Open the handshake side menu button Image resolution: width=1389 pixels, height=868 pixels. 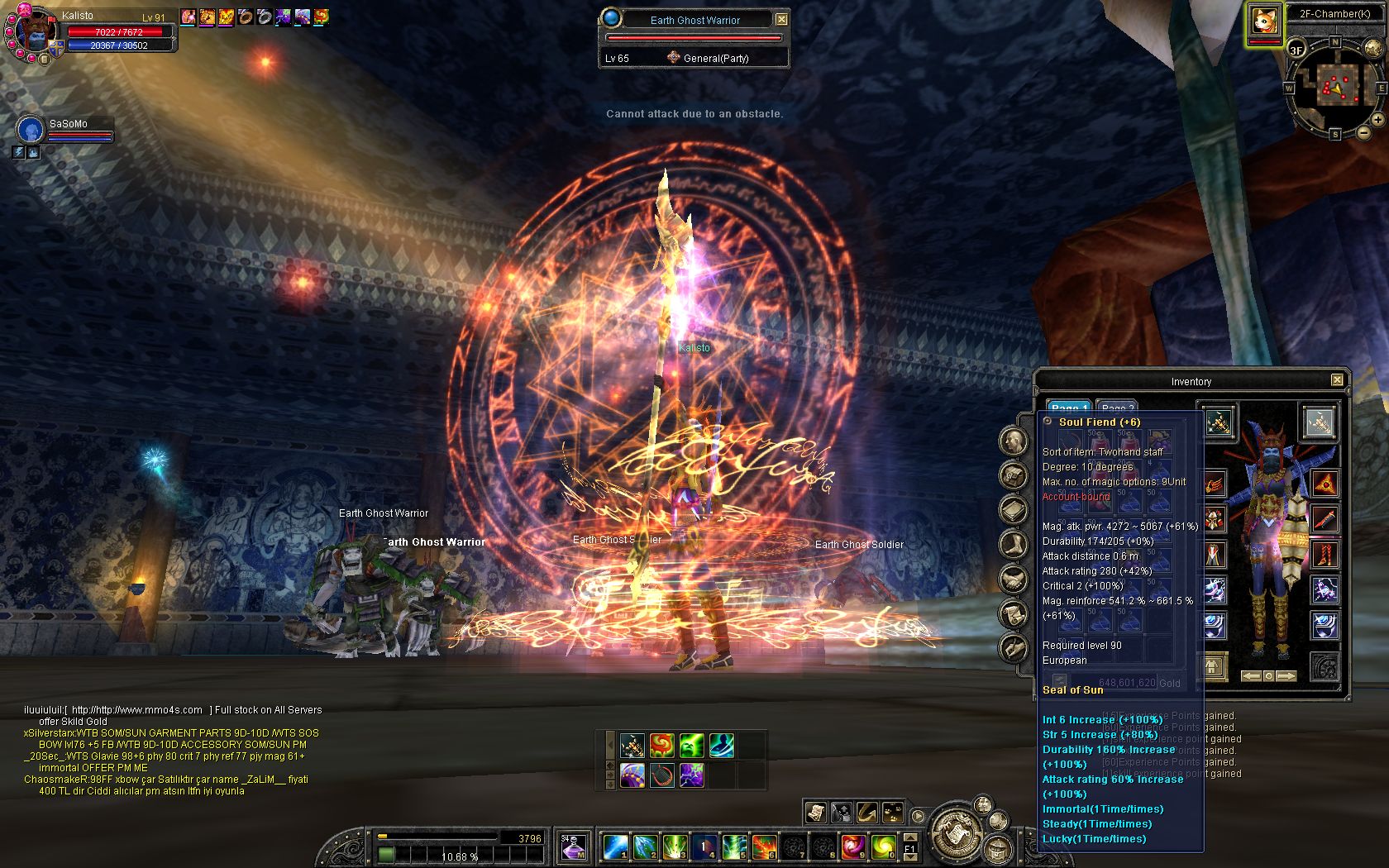point(1014,579)
